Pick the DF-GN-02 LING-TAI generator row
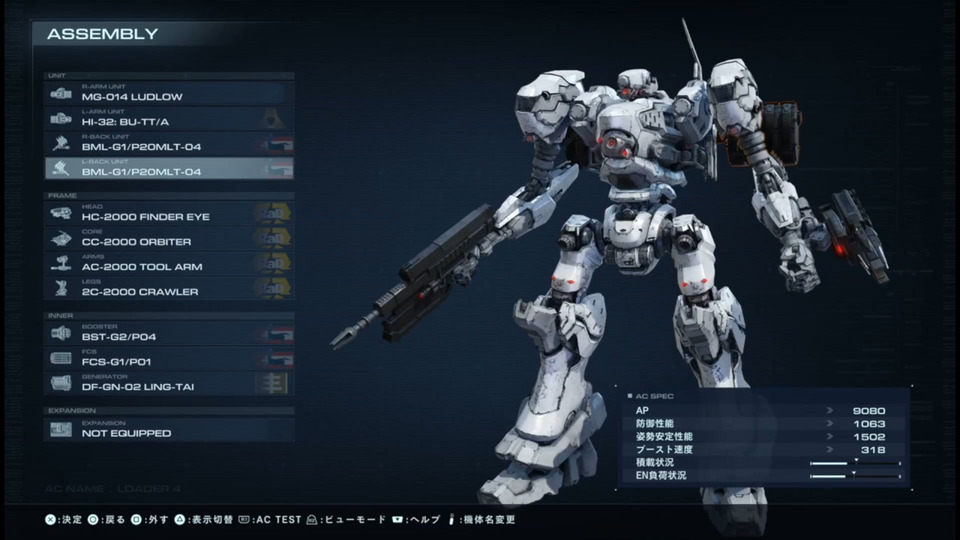Viewport: 960px width, 540px height. point(168,384)
